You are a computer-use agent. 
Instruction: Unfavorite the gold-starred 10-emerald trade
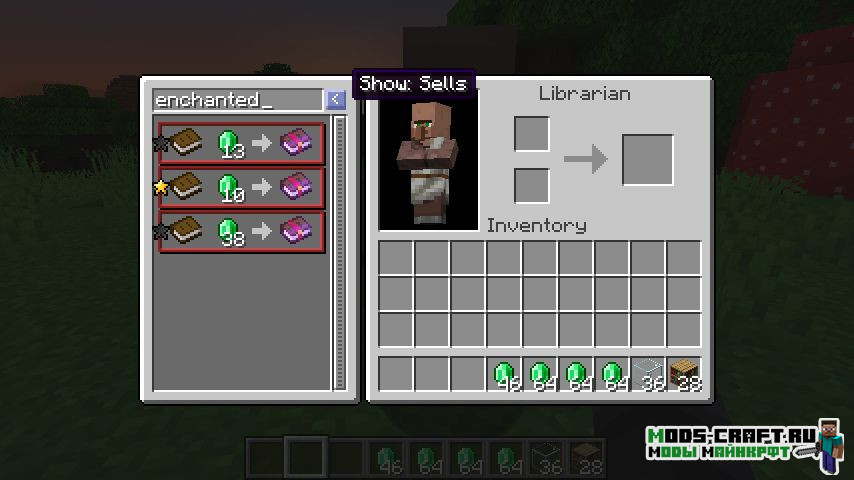[x=160, y=186]
